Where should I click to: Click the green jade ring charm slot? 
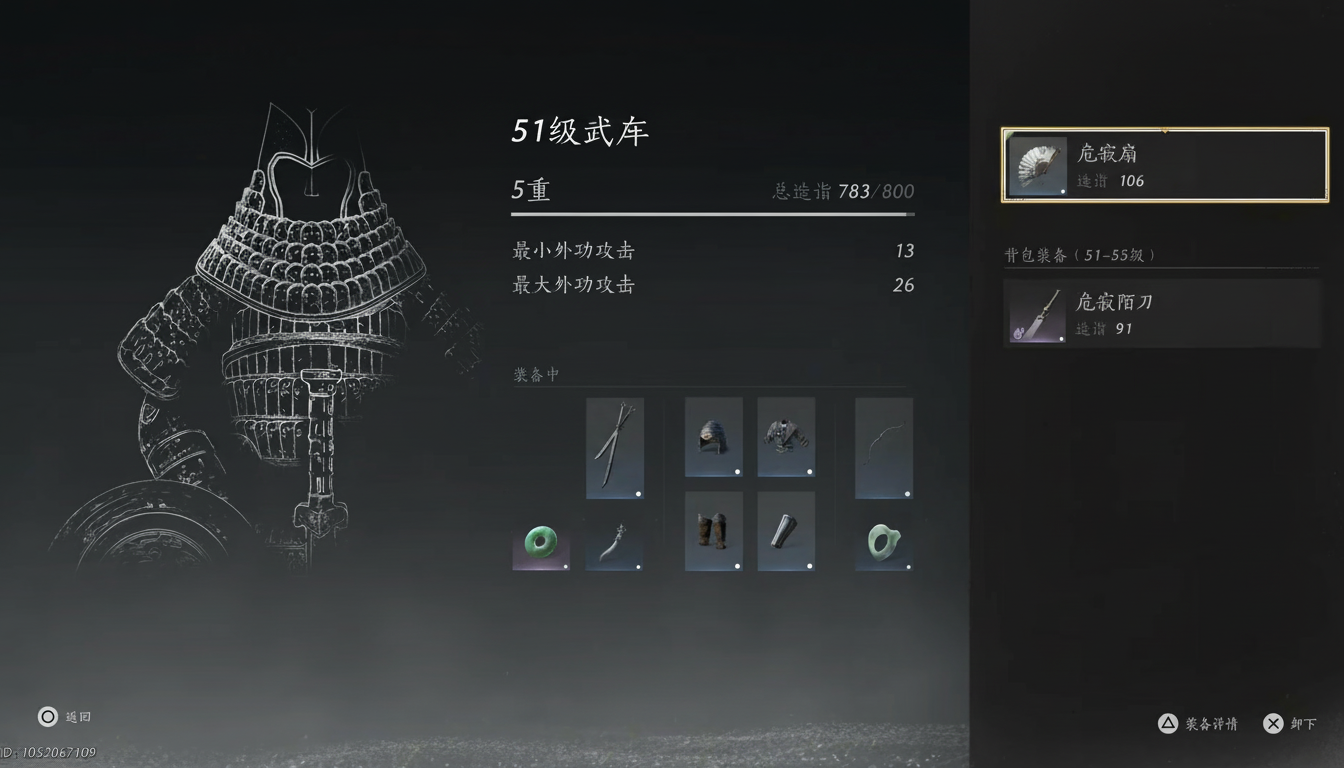tap(541, 544)
